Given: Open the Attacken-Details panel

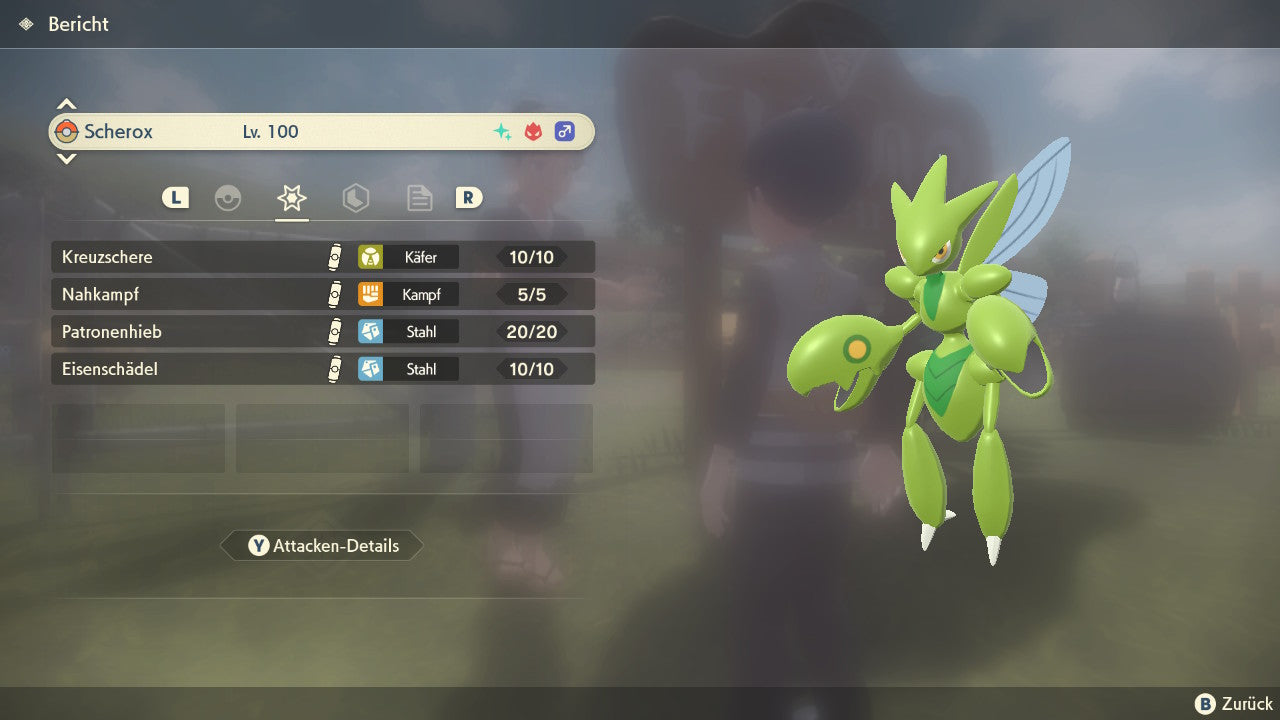Looking at the screenshot, I should click(x=322, y=546).
